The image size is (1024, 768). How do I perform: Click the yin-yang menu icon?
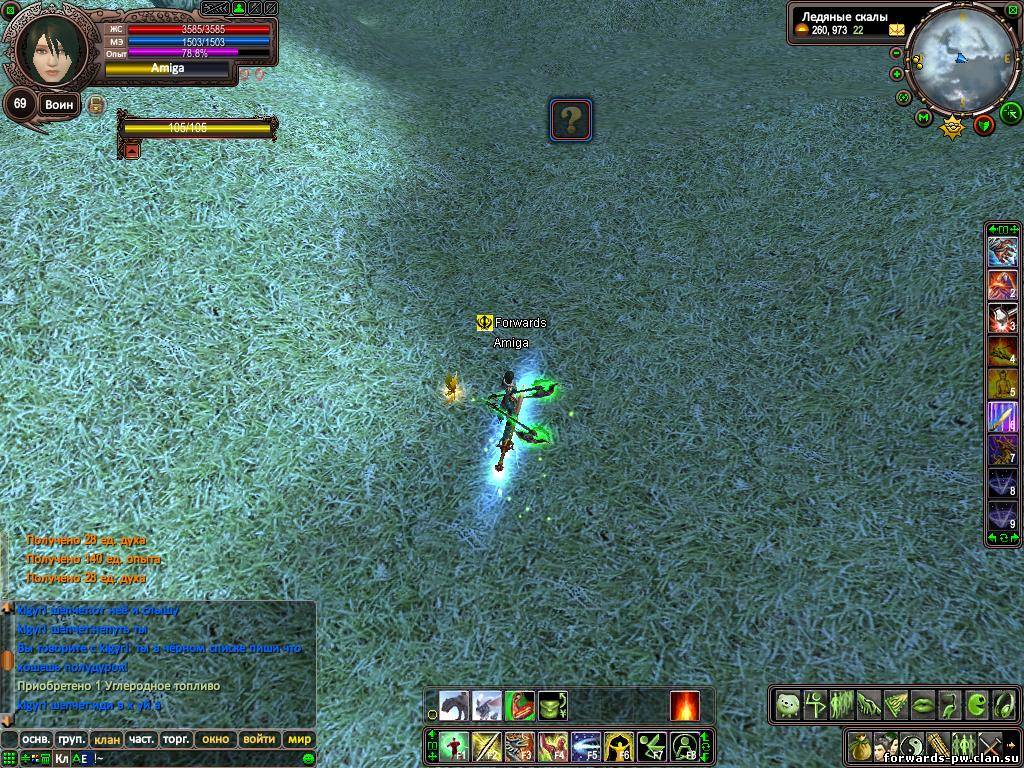pyautogui.click(x=911, y=746)
